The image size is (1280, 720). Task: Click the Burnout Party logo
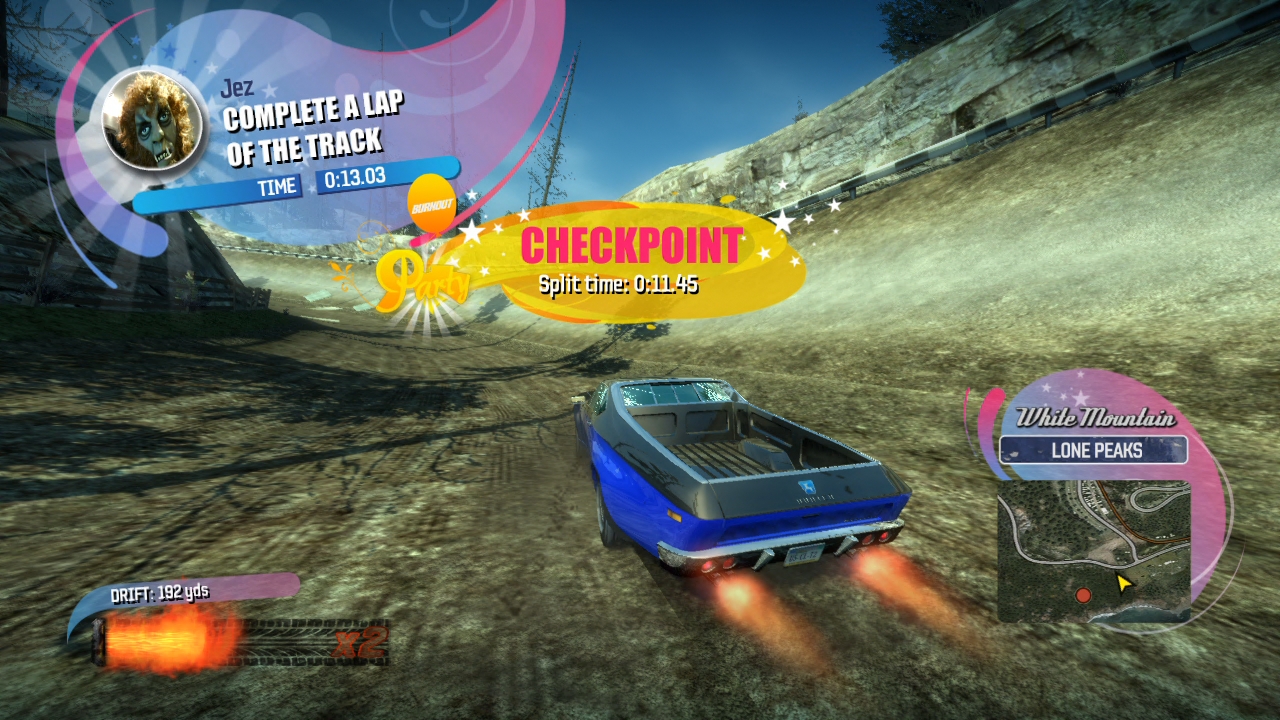[424, 260]
